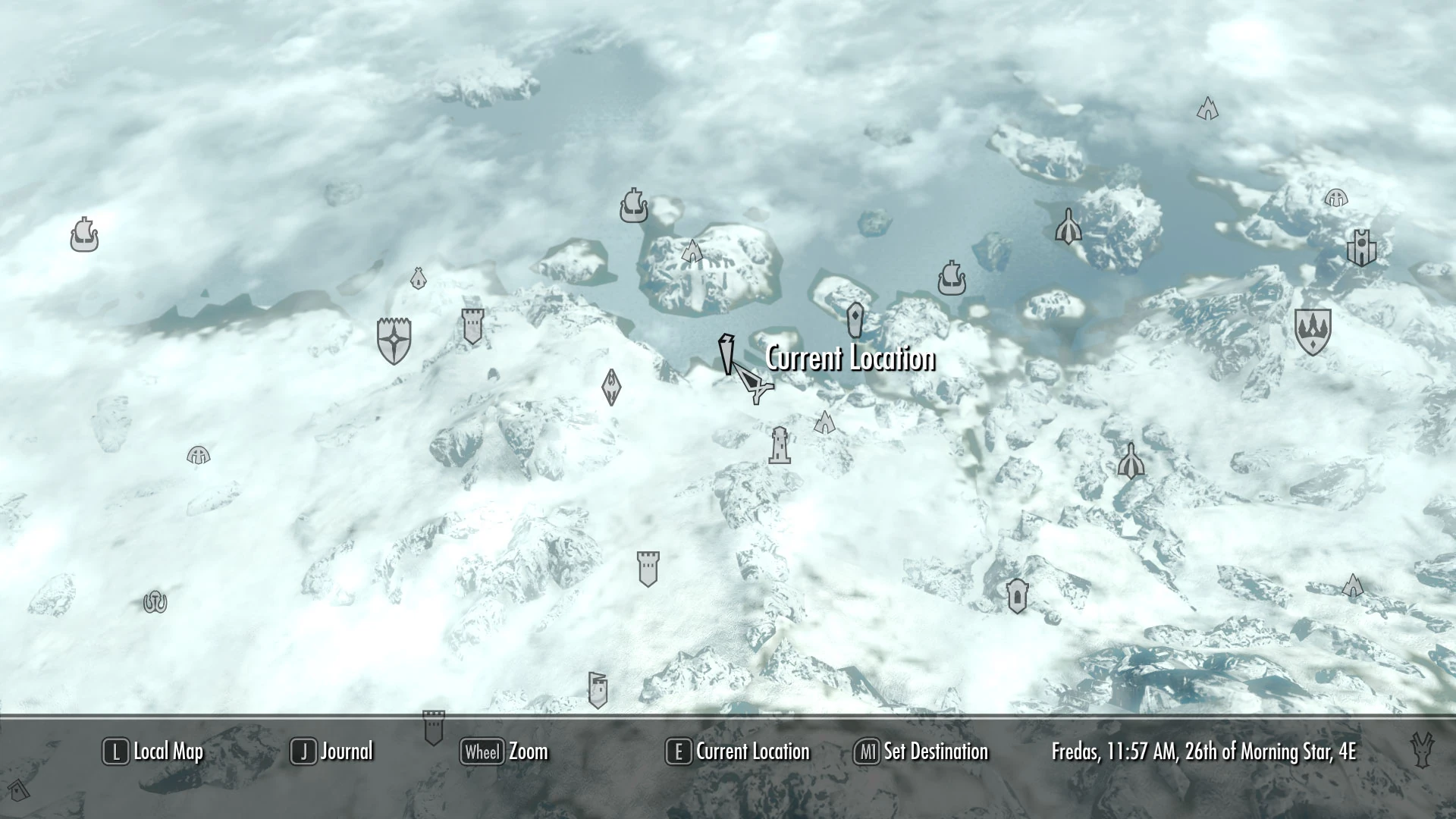Click the Nordic ruin arch marker top right
Viewport: 1456px width, 819px height.
(1208, 108)
